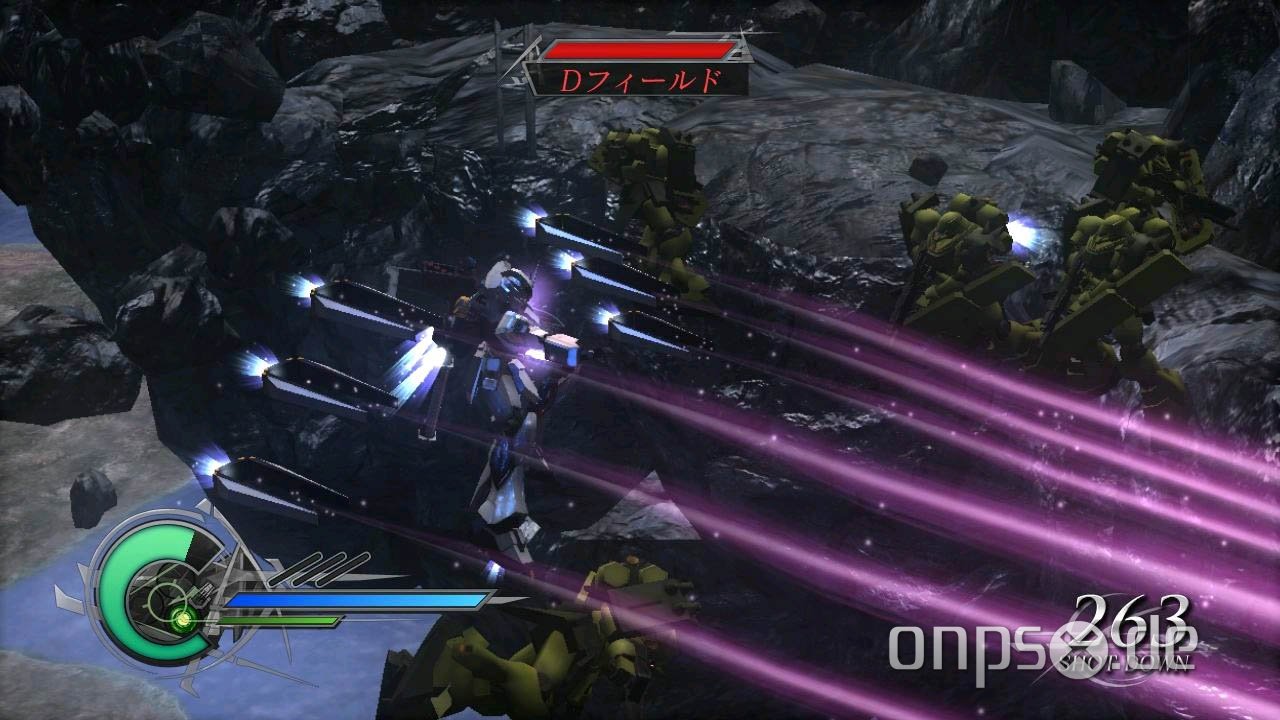The height and width of the screenshot is (720, 1280).
Task: Click the pointed tip of the blue HP bar
Action: pyautogui.click(x=492, y=600)
